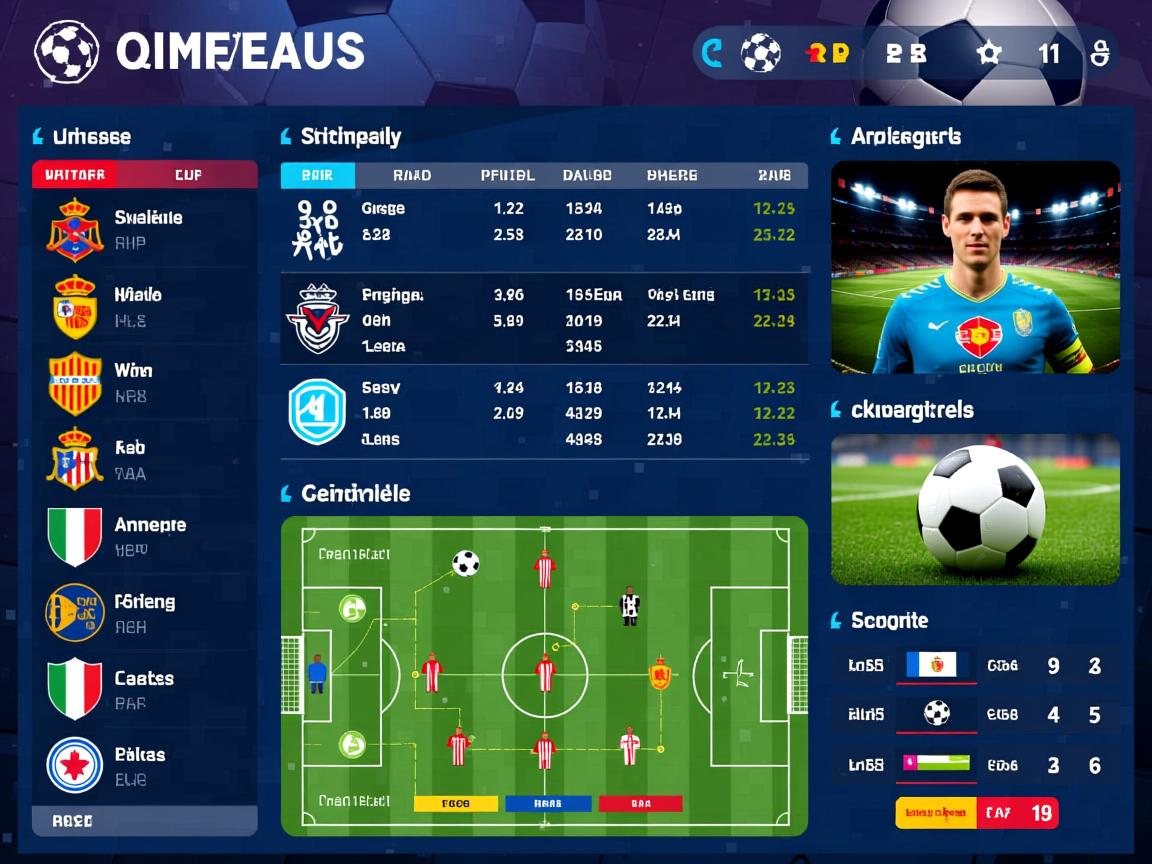
Task: Switch to the CUP tab
Action: point(188,175)
